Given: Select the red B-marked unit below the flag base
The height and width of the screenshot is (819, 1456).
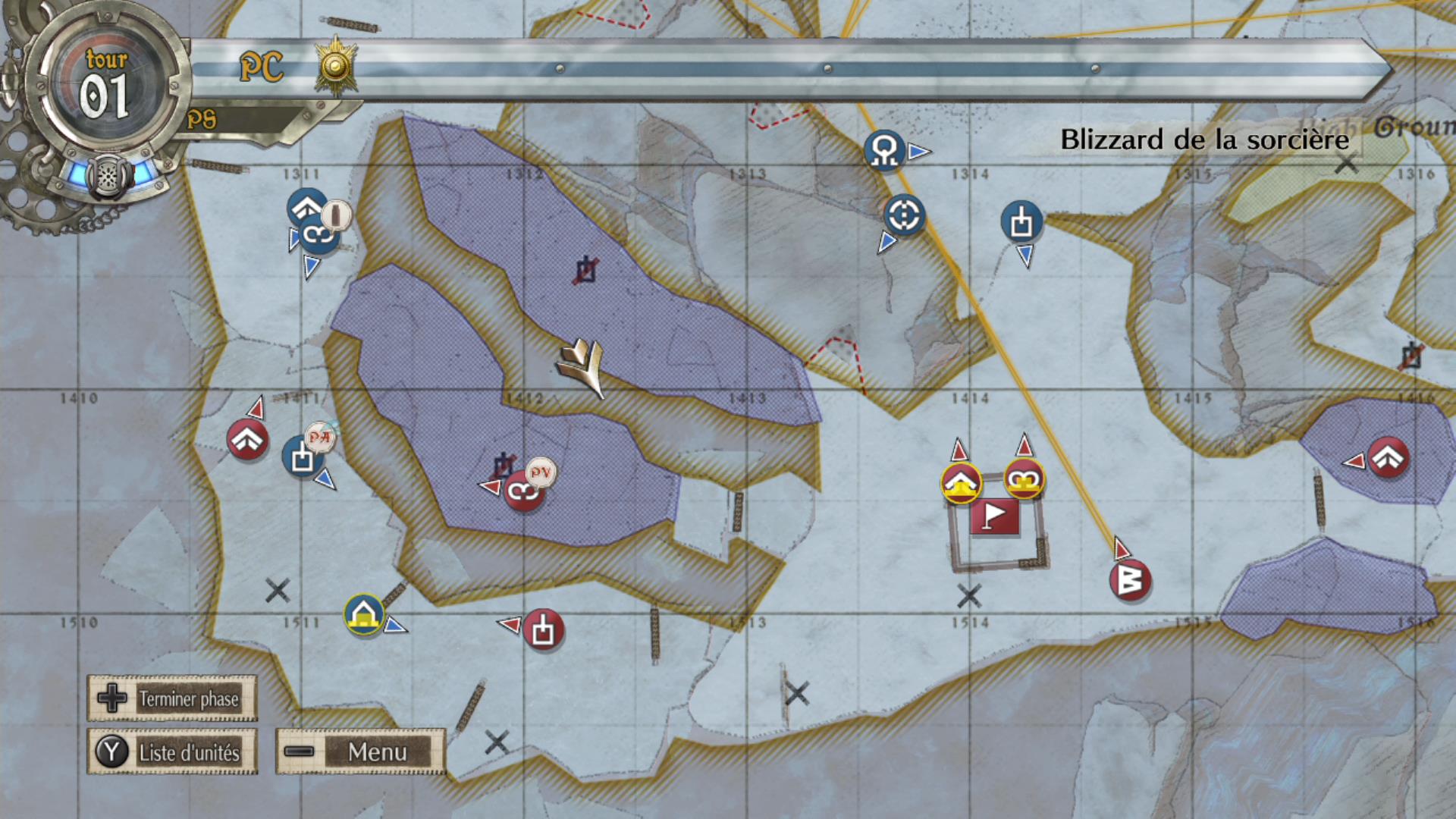Looking at the screenshot, I should [x=1129, y=579].
